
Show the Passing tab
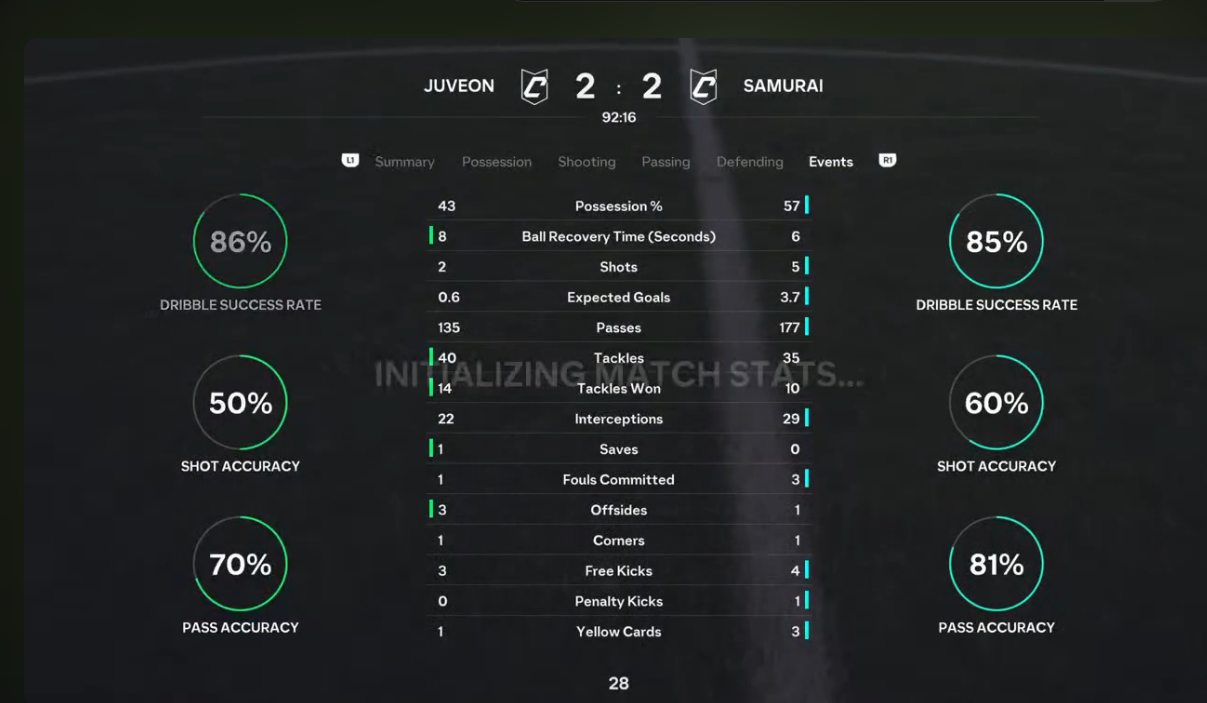(x=665, y=162)
